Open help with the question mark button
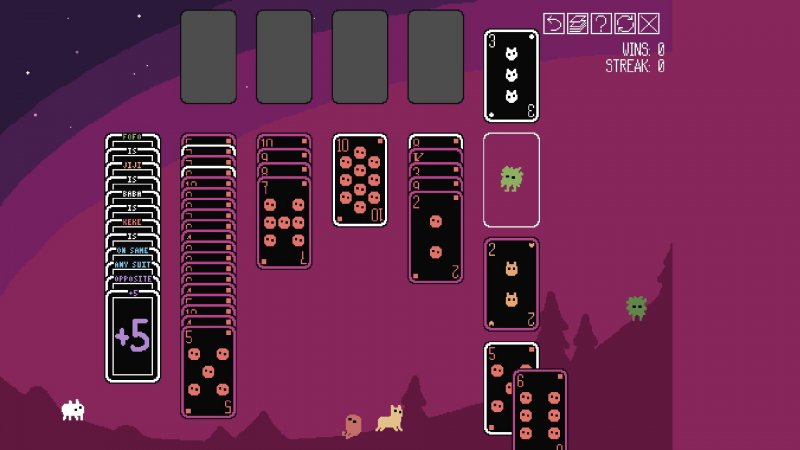Viewport: 800px width, 450px height. (601, 23)
